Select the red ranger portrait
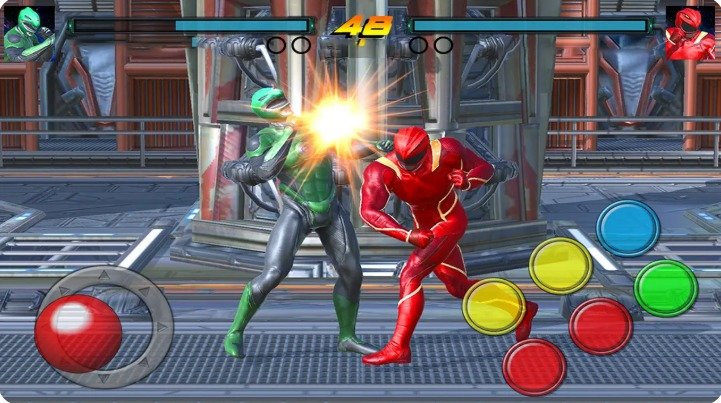Viewport: 721px width, 403px height. tap(690, 33)
